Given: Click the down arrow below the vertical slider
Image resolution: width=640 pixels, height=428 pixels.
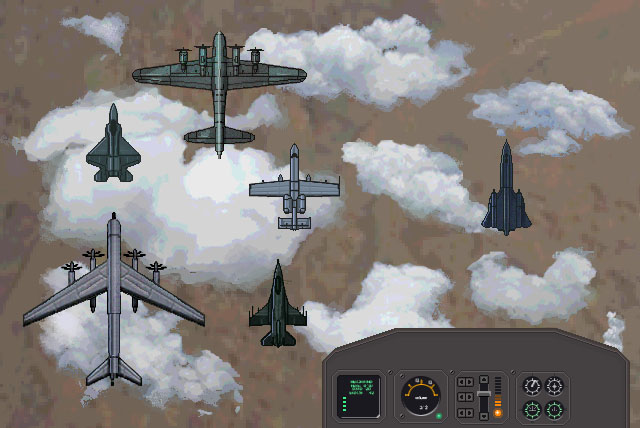Looking at the screenshot, I should coord(484,416).
